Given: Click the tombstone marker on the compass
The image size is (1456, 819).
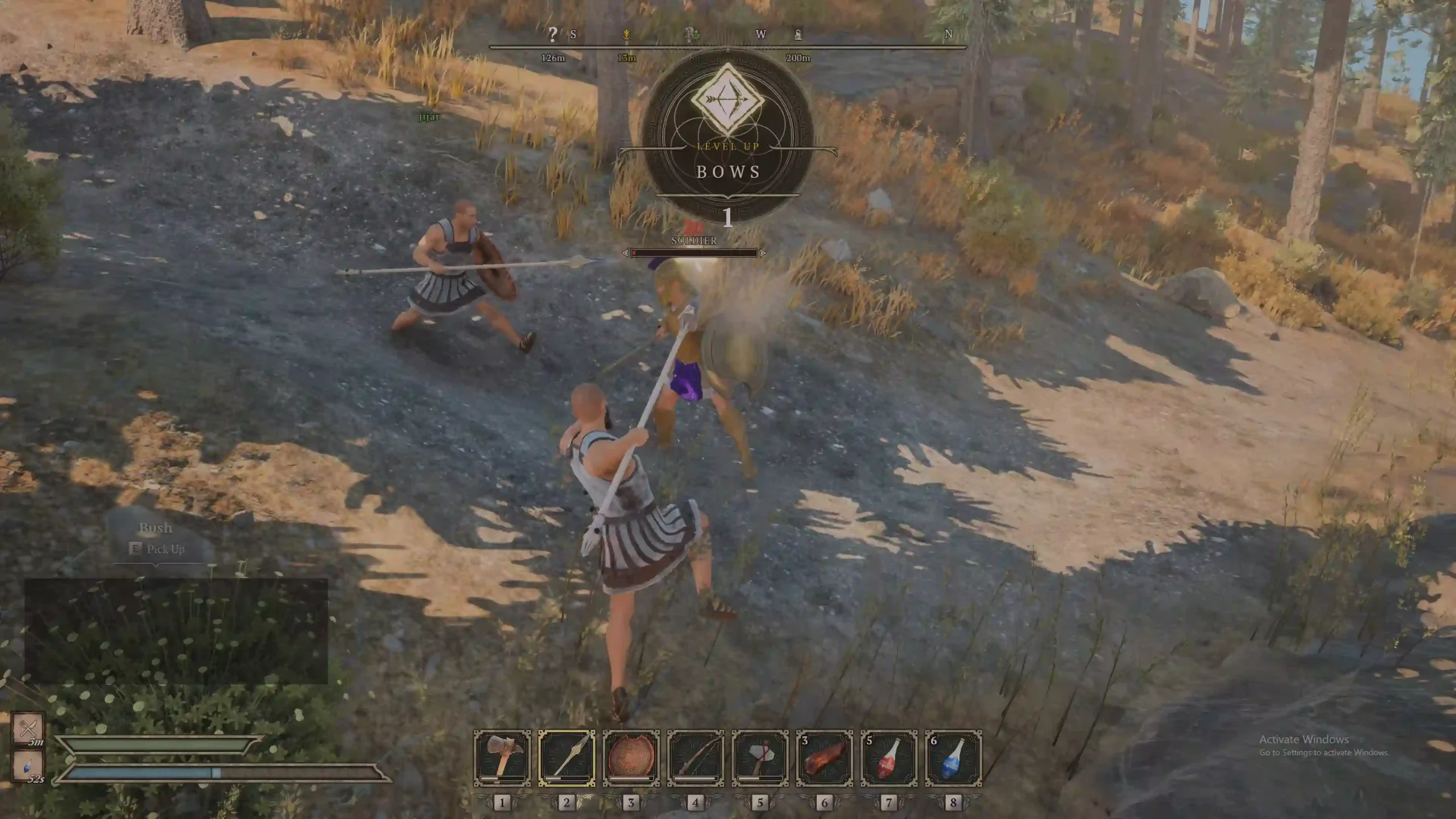Looking at the screenshot, I should point(799,35).
